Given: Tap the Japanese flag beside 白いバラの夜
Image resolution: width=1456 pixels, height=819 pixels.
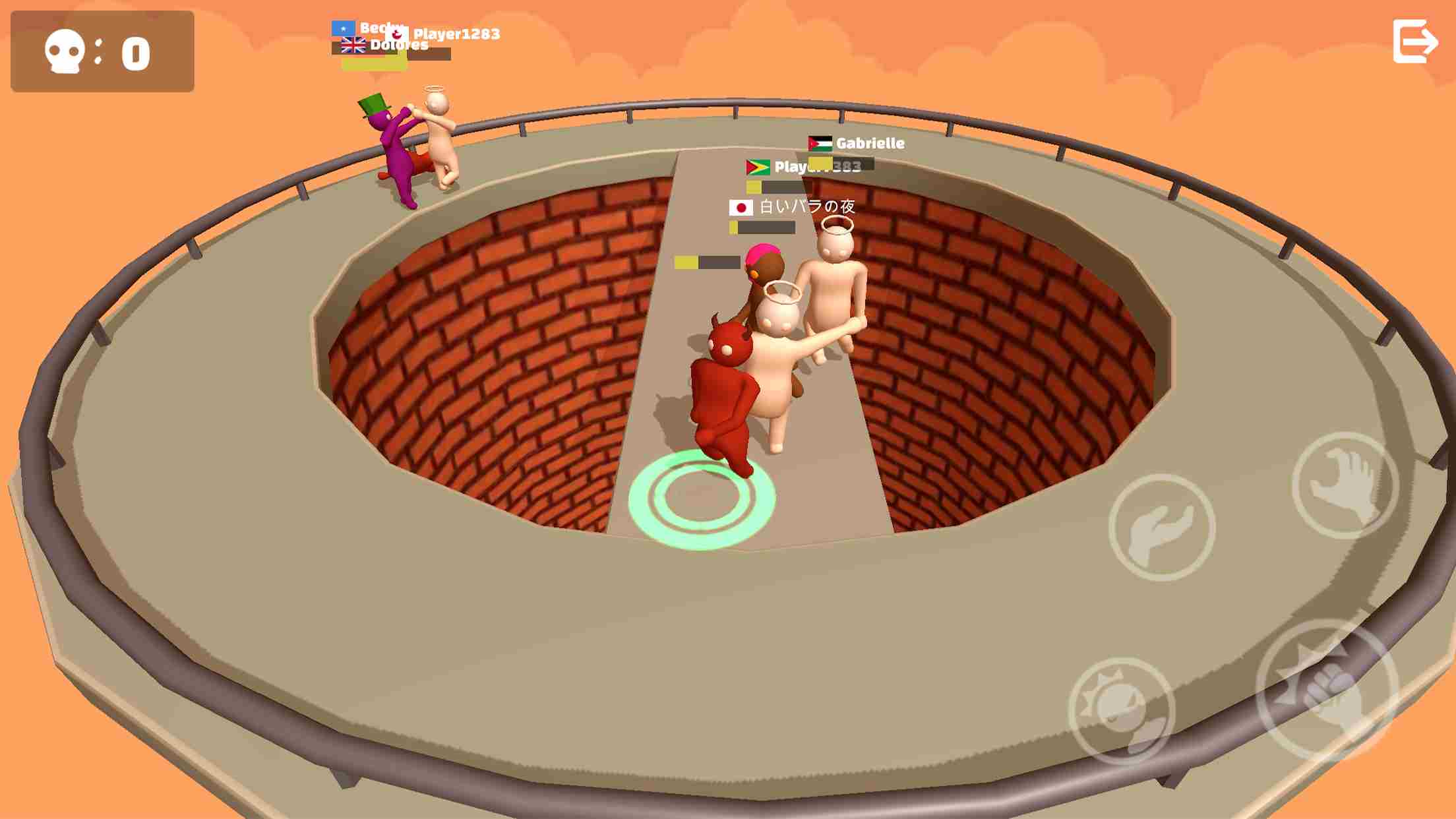Looking at the screenshot, I should point(741,208).
